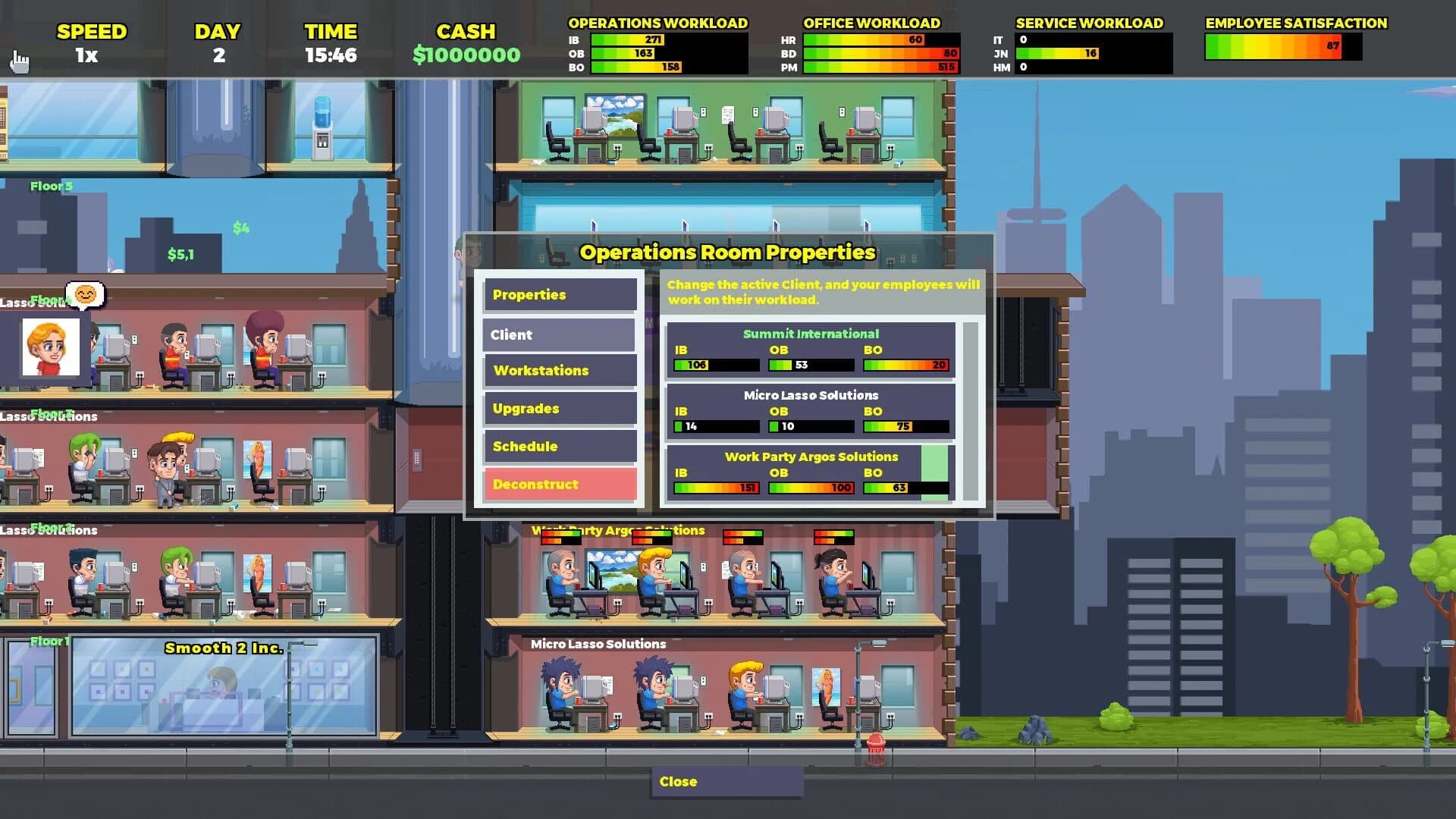Select Summit International as active client

810,349
